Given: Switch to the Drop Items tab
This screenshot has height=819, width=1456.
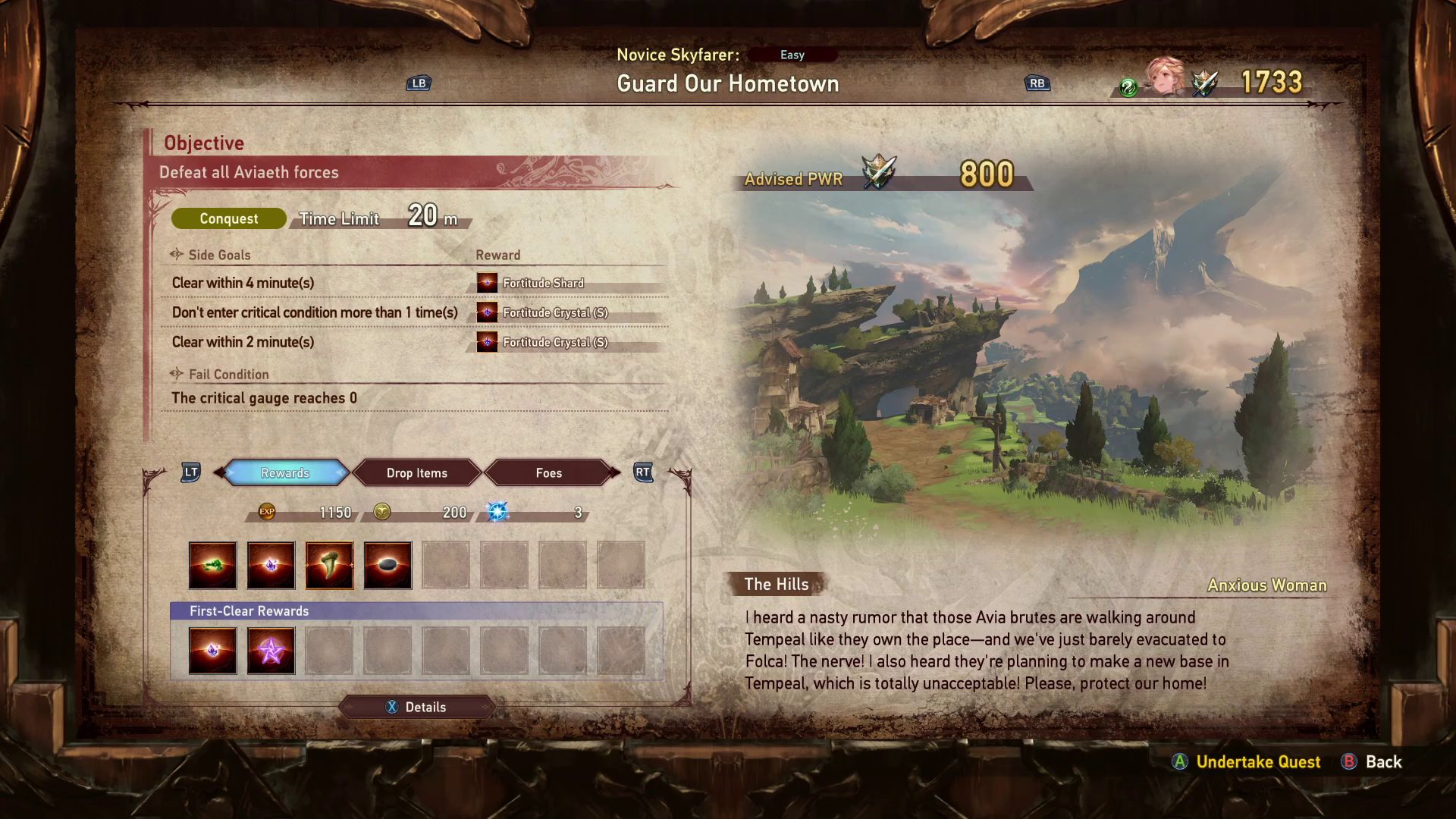Looking at the screenshot, I should (416, 472).
